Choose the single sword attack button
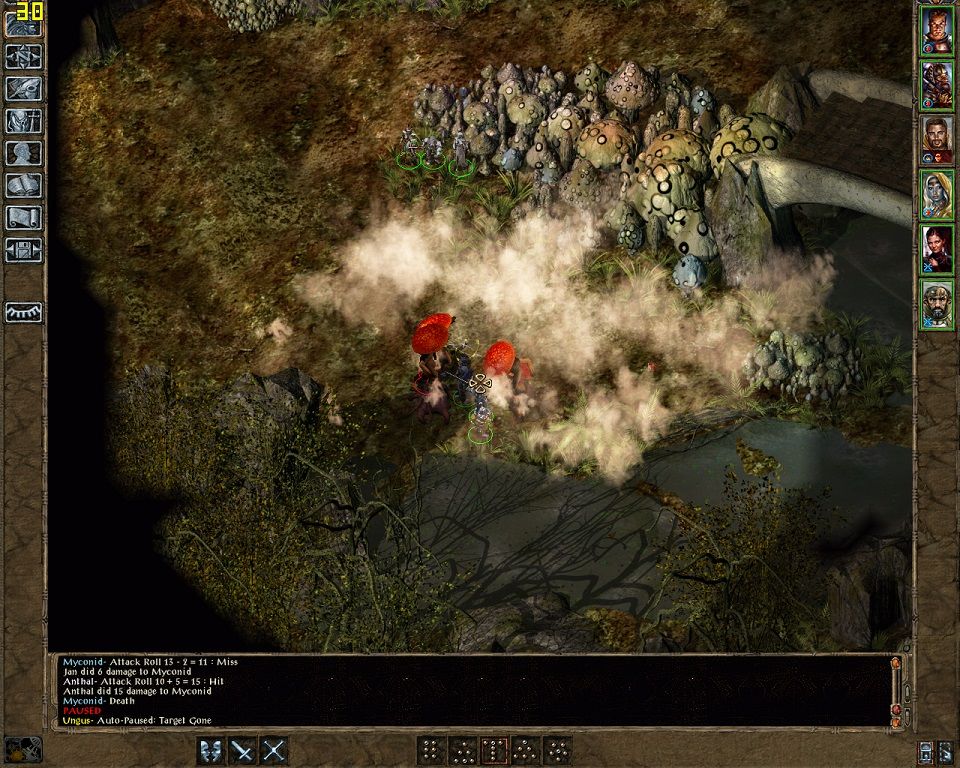The height and width of the screenshot is (768, 960). click(243, 750)
